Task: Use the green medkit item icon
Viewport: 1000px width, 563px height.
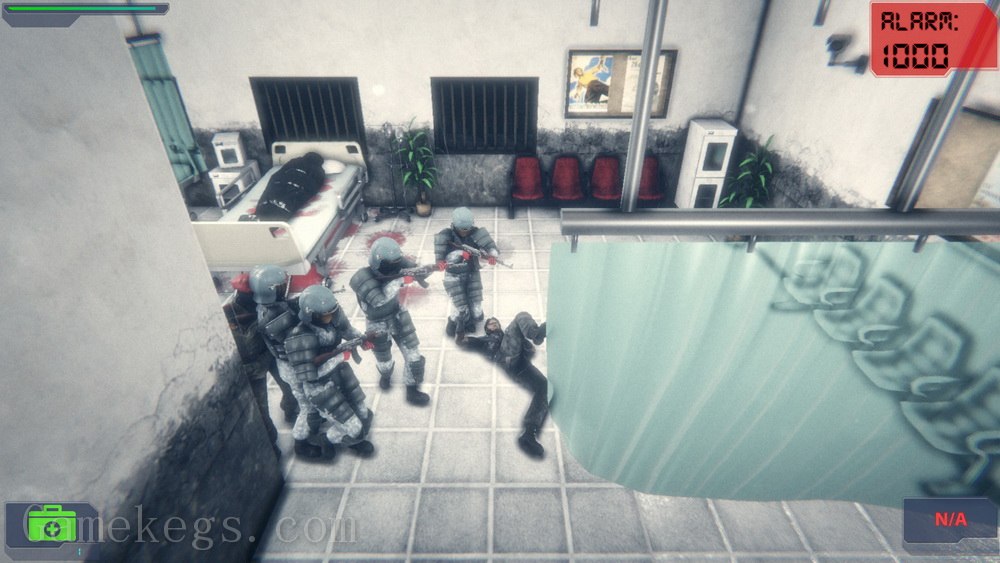Action: pos(52,524)
